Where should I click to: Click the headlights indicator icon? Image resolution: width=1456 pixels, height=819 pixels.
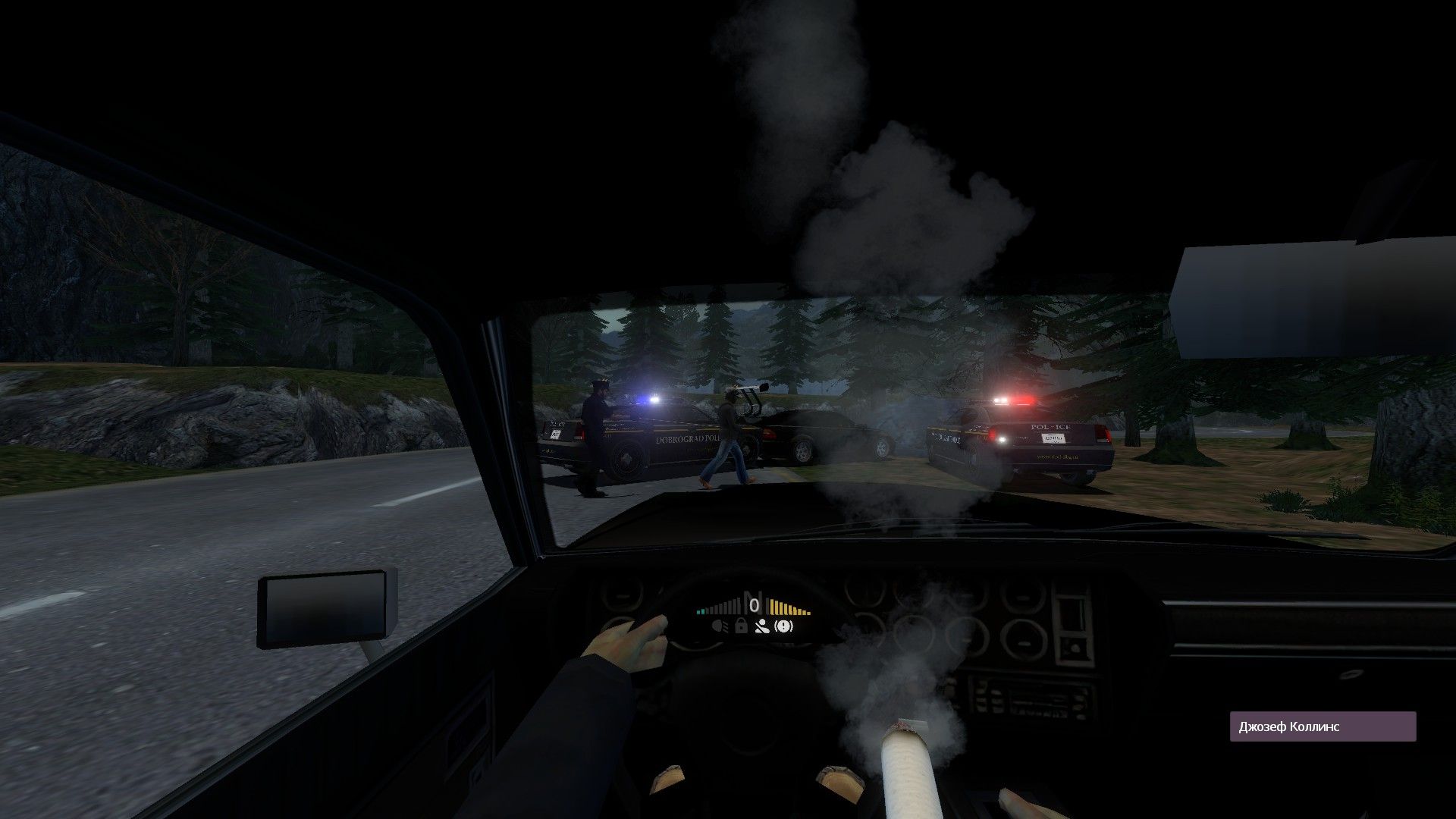[x=719, y=626]
